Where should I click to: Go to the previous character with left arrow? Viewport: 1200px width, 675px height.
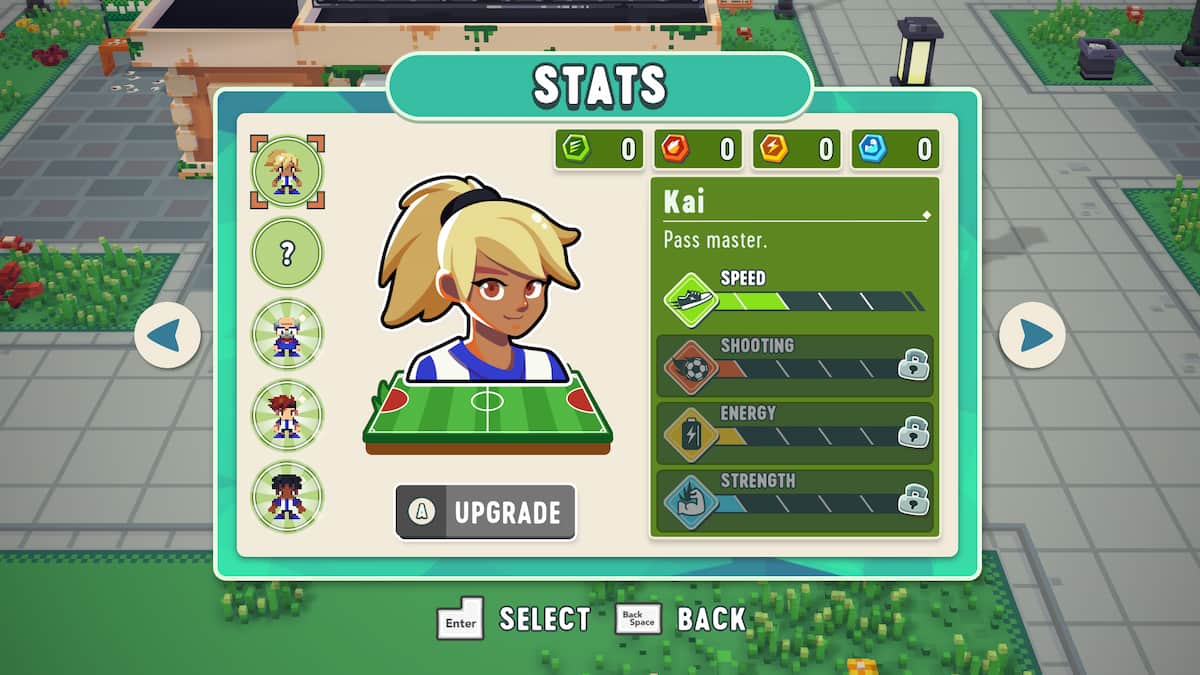point(167,335)
